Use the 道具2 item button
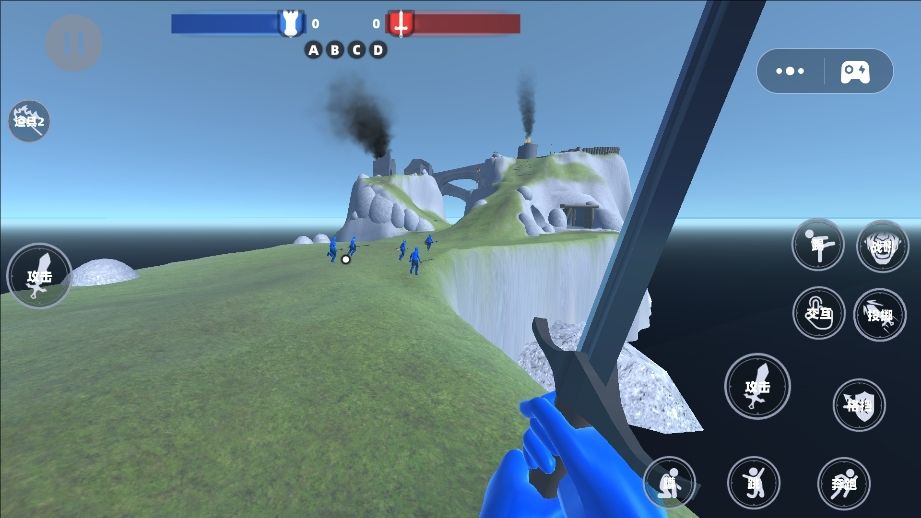This screenshot has height=518, width=921. pyautogui.click(x=29, y=121)
